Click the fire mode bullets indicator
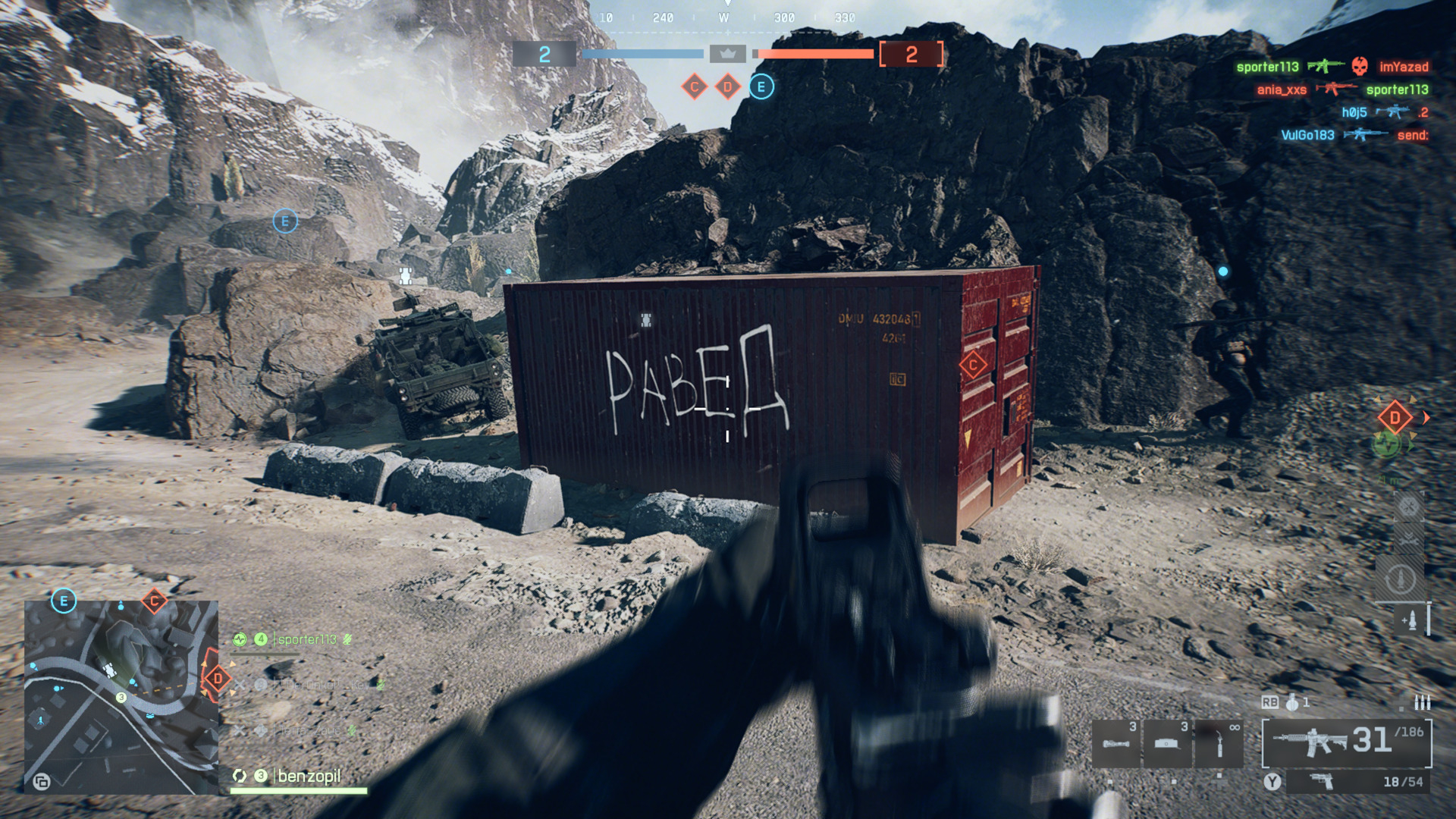The width and height of the screenshot is (1456, 819). pyautogui.click(x=1422, y=702)
